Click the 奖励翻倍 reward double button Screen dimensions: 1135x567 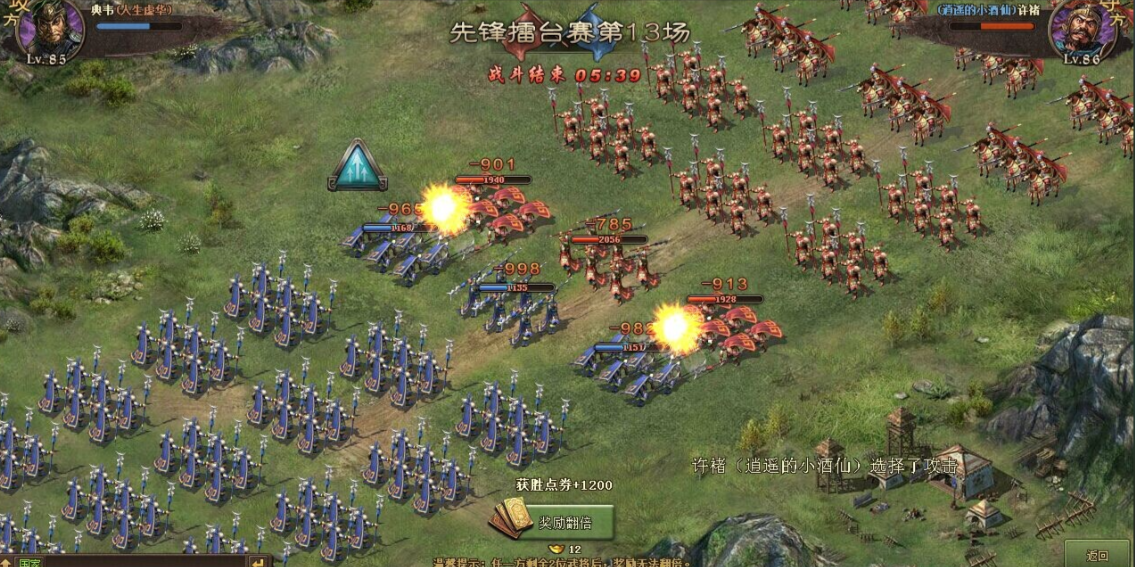pyautogui.click(x=551, y=521)
